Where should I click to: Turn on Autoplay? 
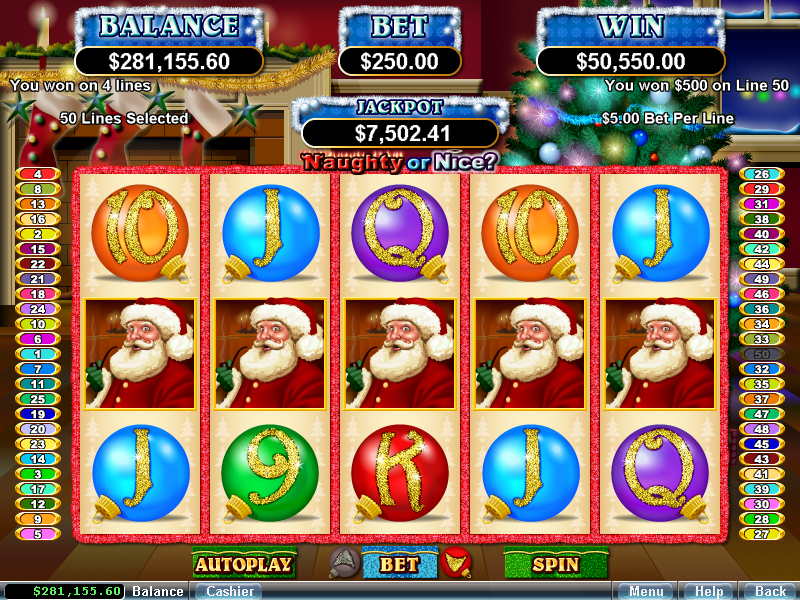[x=243, y=564]
